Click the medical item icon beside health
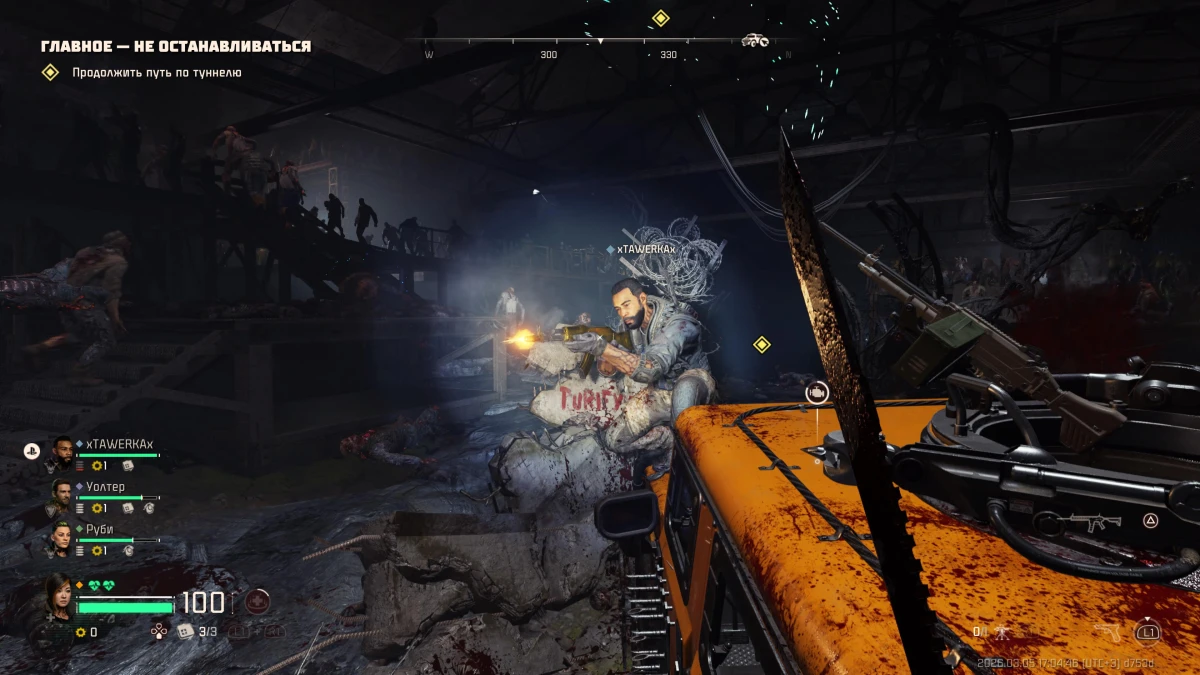This screenshot has width=1200, height=675. [257, 602]
